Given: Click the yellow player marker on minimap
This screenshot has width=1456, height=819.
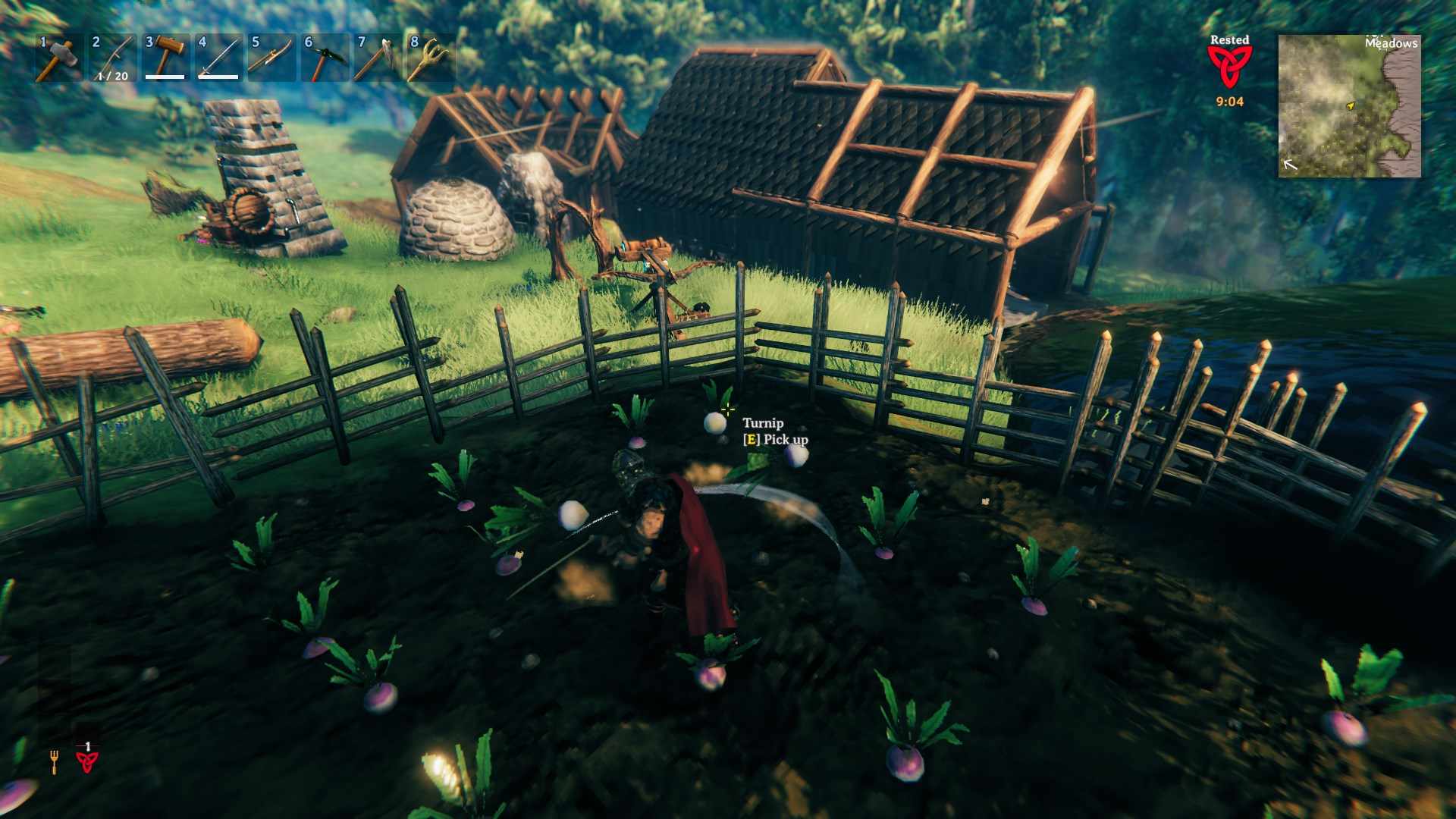Looking at the screenshot, I should (x=1352, y=106).
